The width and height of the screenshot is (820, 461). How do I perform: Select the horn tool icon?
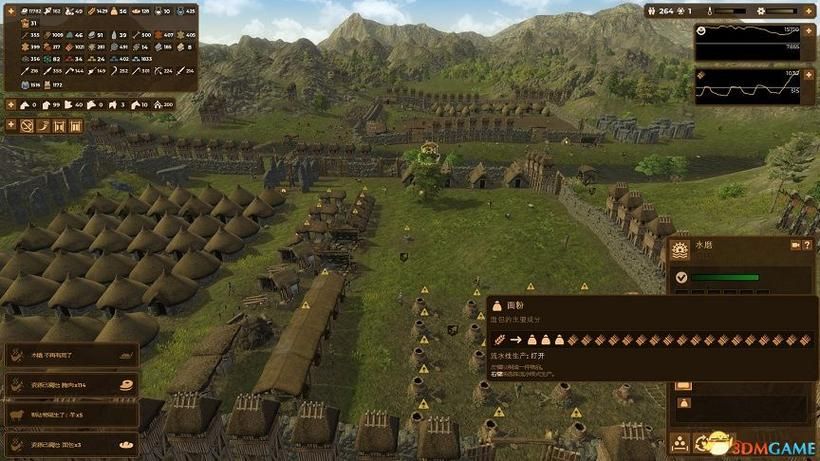44,126
